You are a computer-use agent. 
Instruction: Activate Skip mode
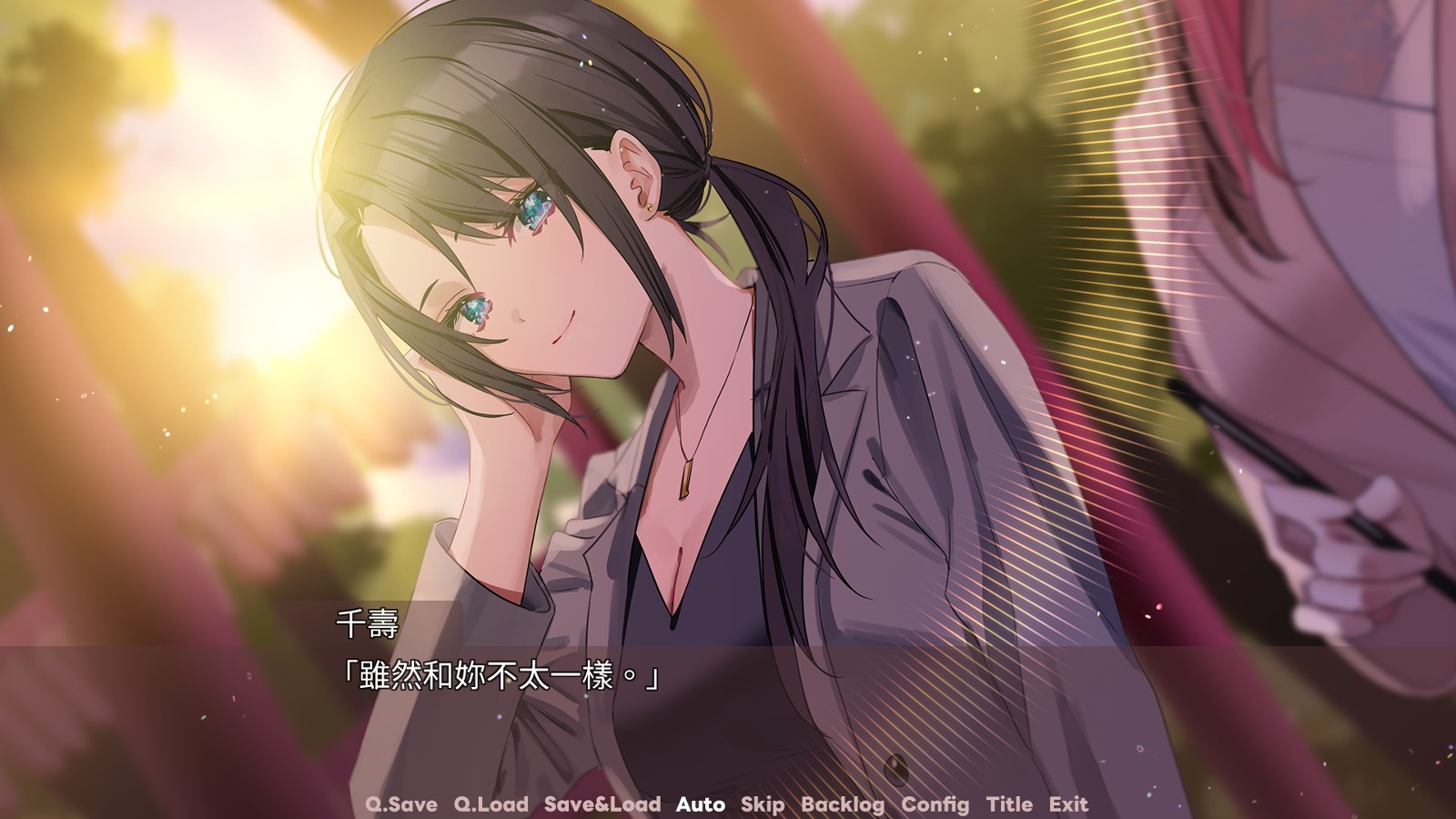click(x=762, y=804)
